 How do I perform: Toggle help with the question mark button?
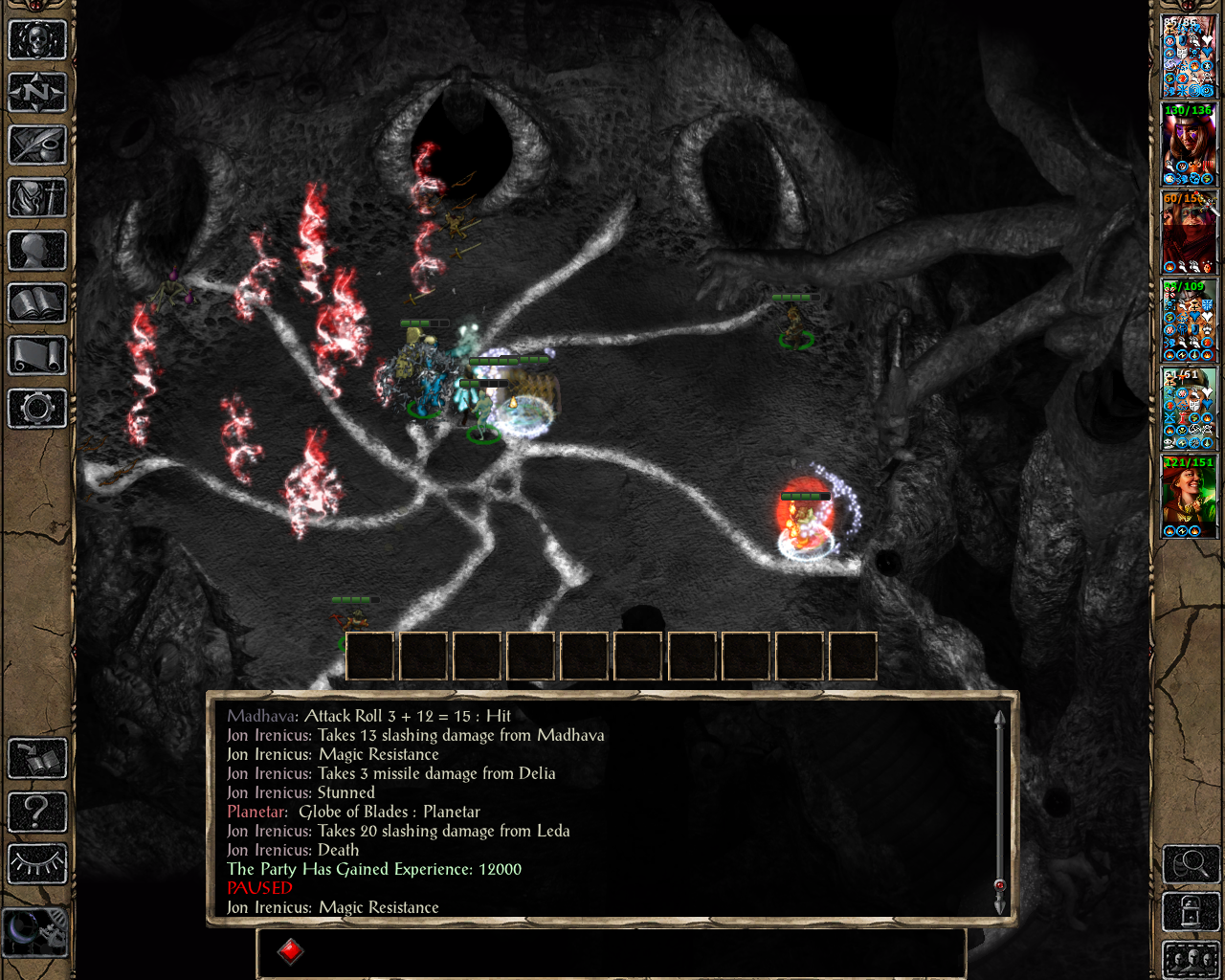pos(37,812)
